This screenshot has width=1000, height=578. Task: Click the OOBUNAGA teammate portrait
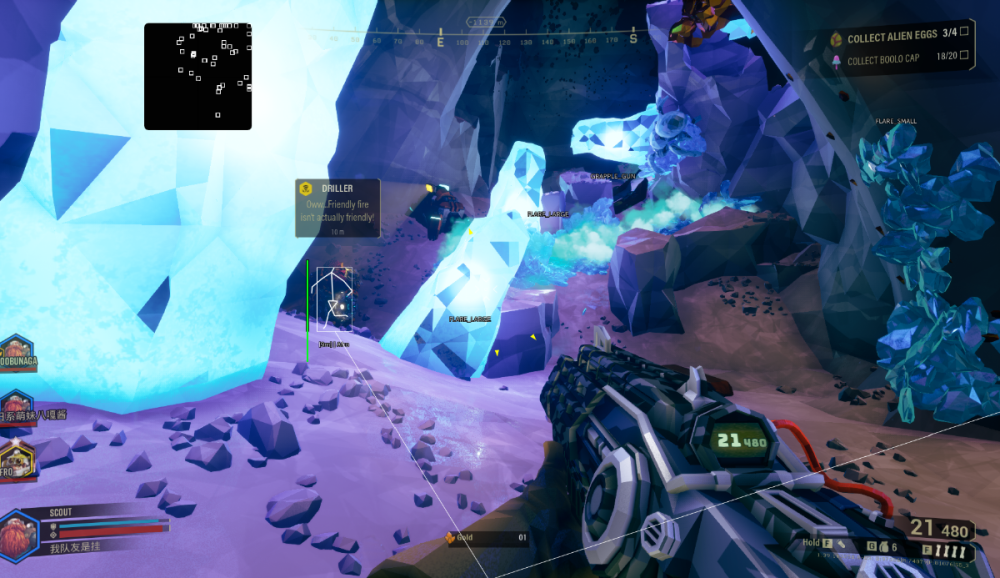pos(16,353)
